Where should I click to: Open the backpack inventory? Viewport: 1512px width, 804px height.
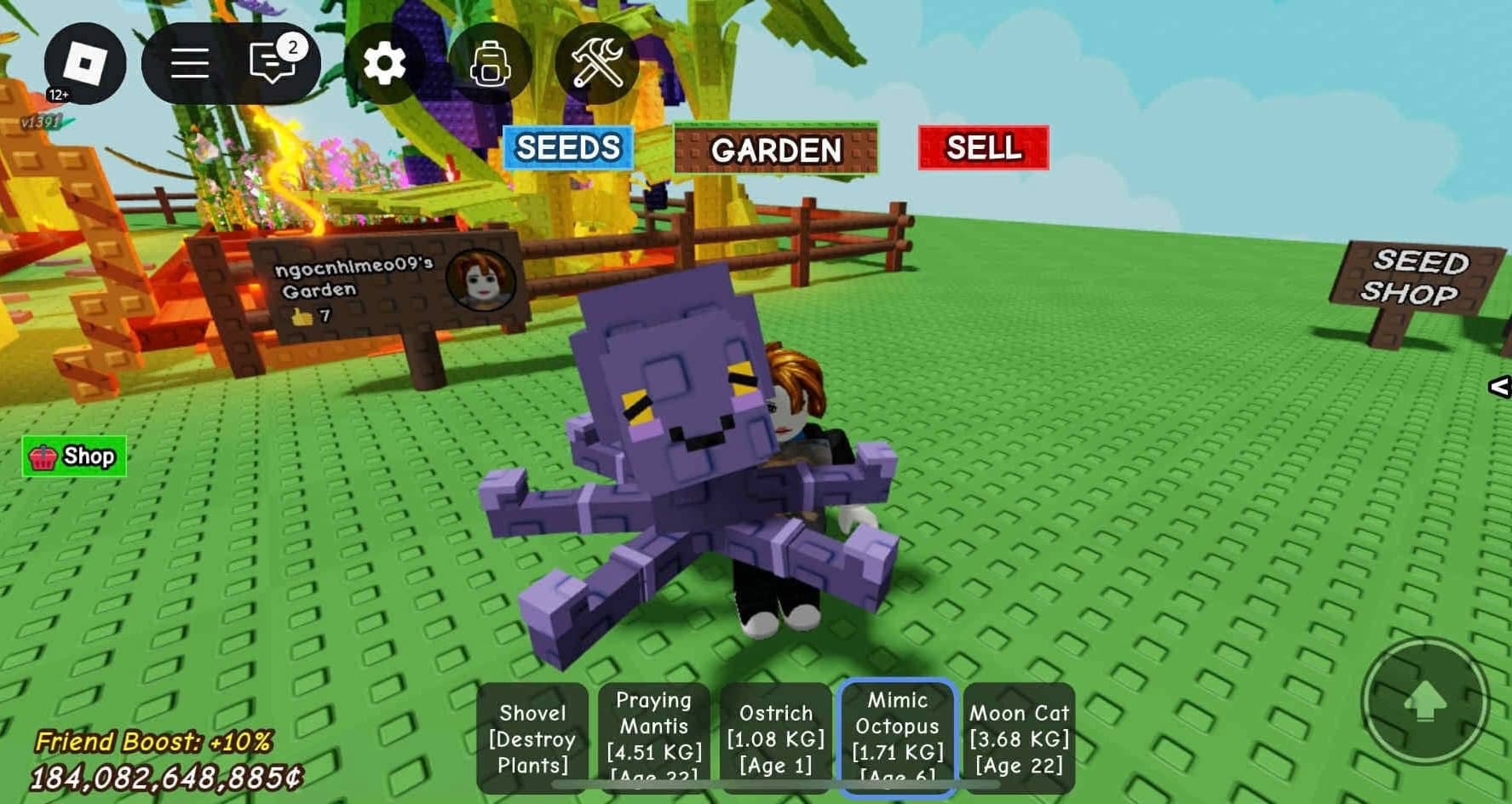click(x=490, y=64)
